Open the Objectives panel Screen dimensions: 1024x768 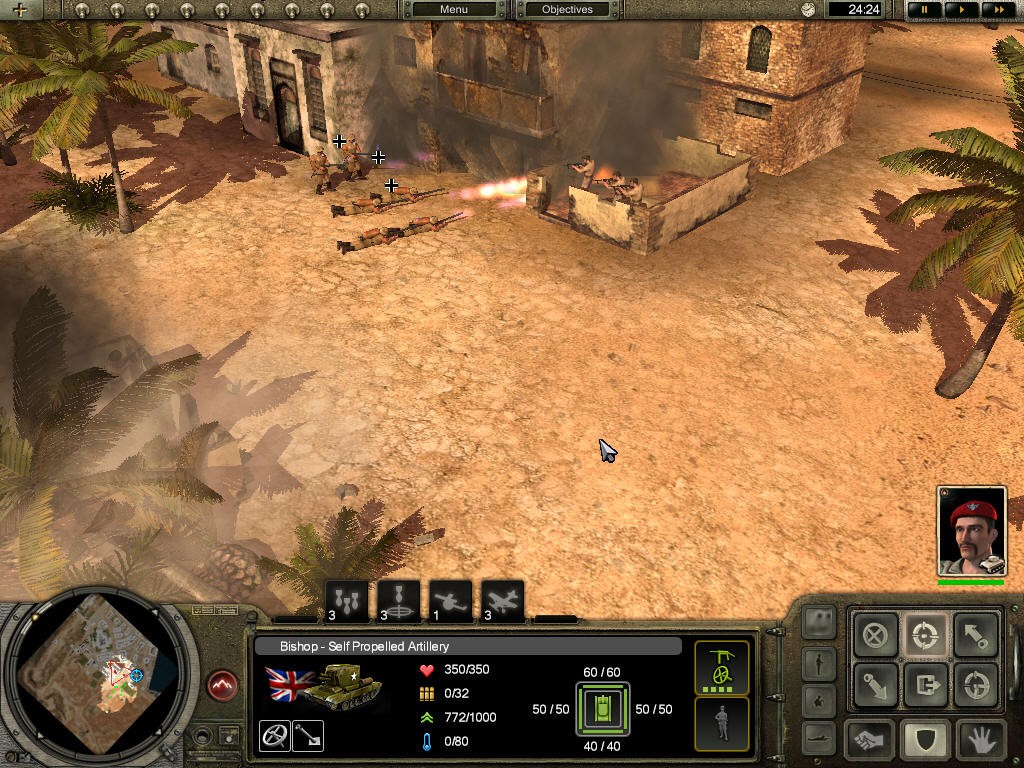pos(567,10)
